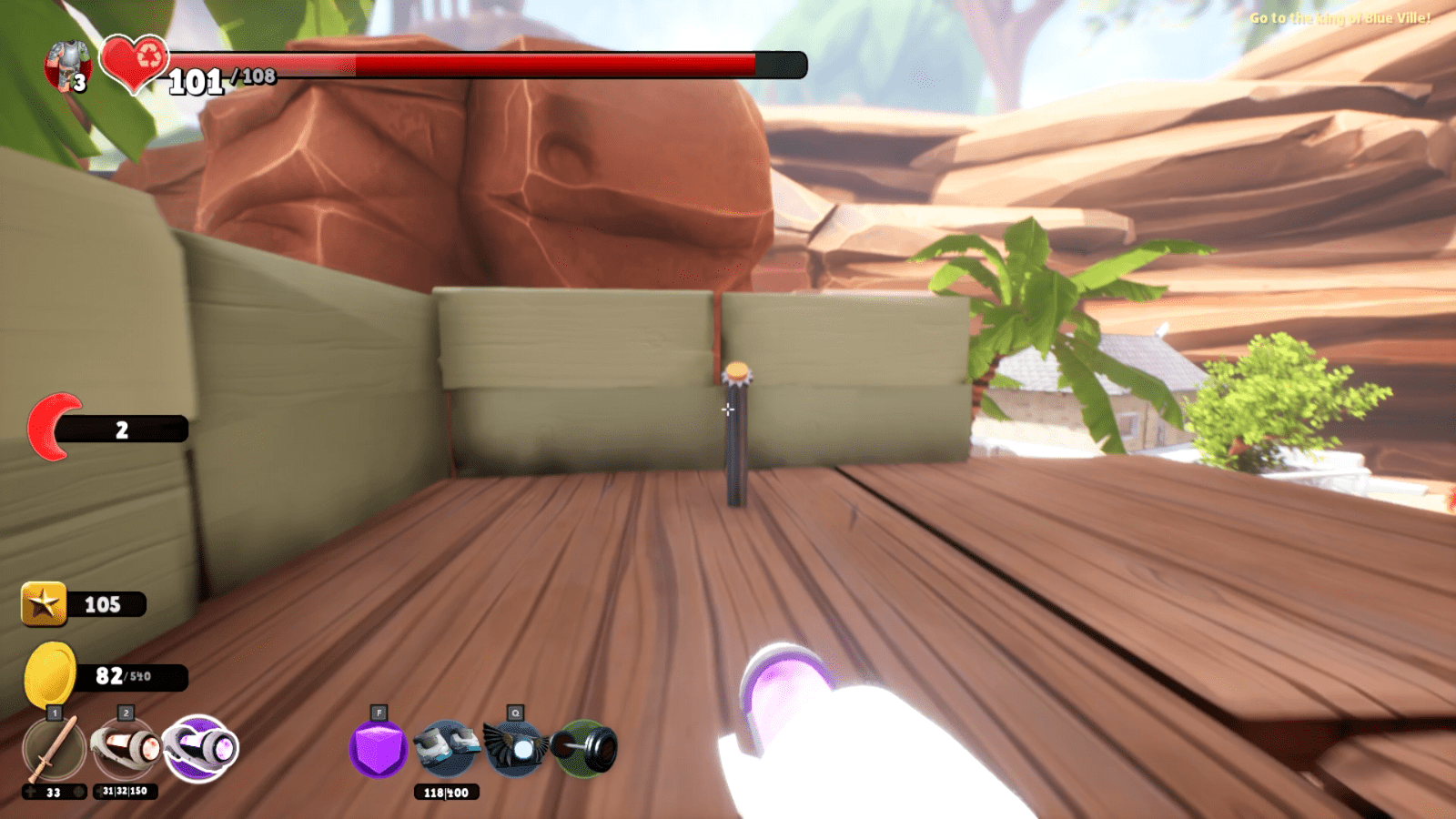Click the winged lamp ability bound to Q
The image size is (1456, 819).
click(x=516, y=749)
